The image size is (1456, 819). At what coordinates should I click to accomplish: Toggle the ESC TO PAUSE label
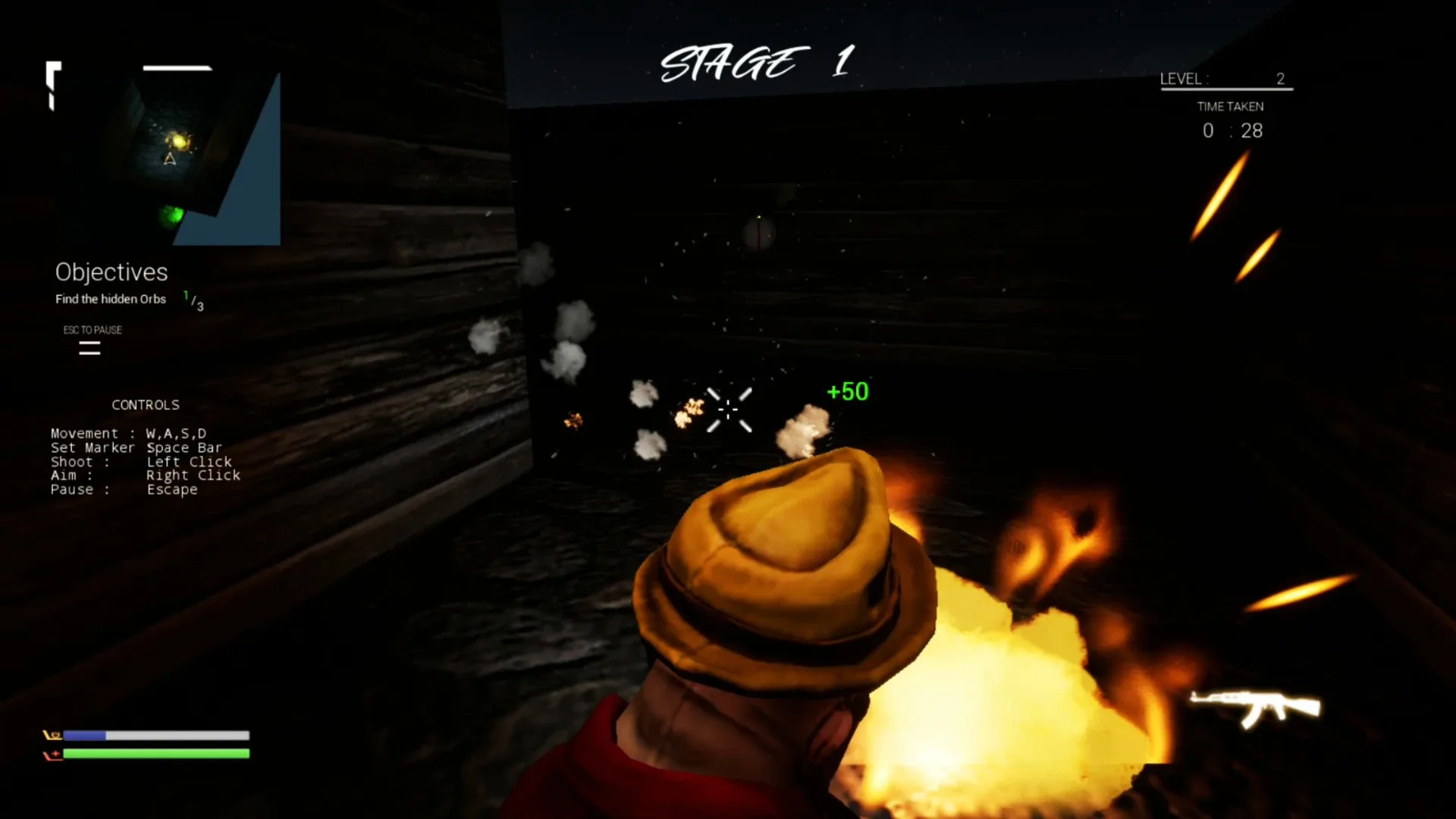coord(93,330)
